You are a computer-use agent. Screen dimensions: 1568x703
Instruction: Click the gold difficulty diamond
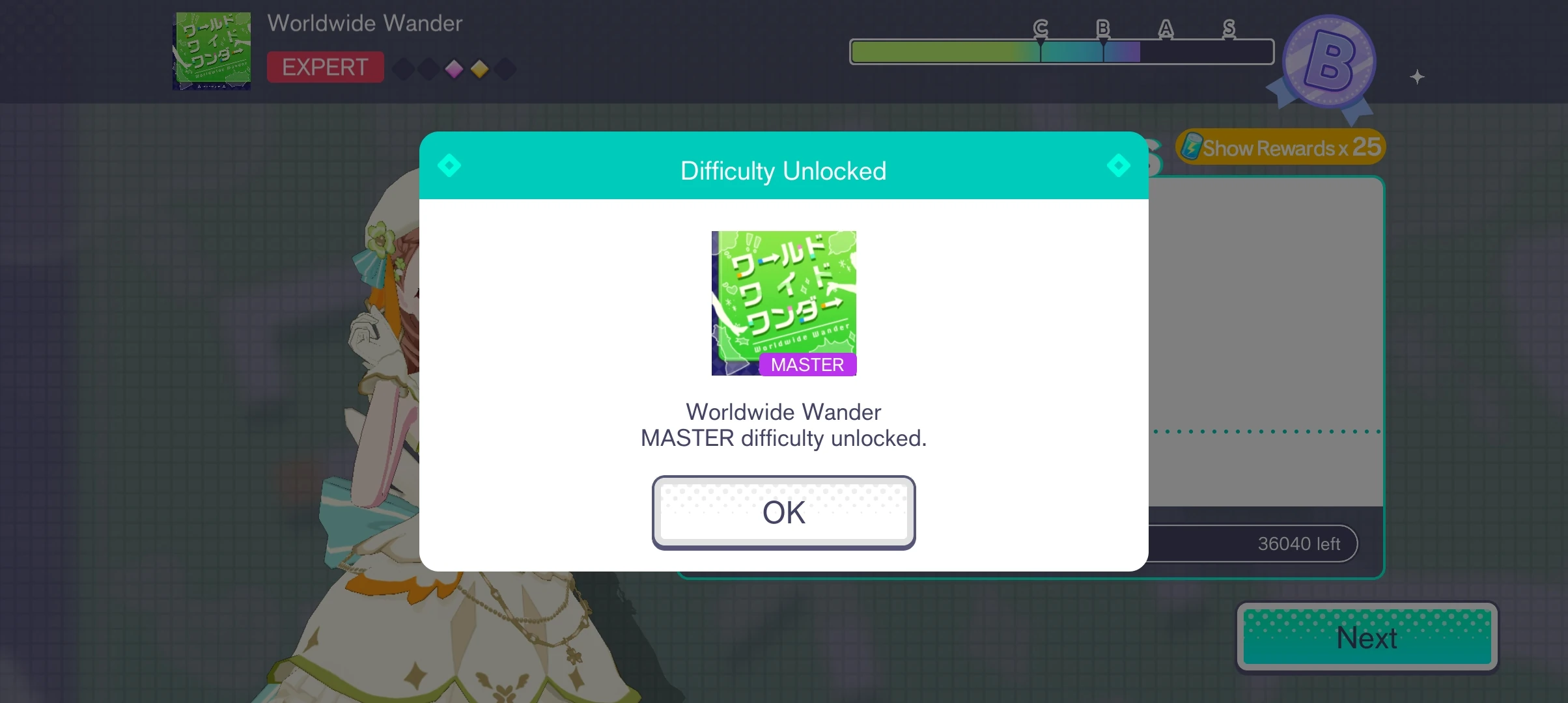pyautogui.click(x=480, y=68)
